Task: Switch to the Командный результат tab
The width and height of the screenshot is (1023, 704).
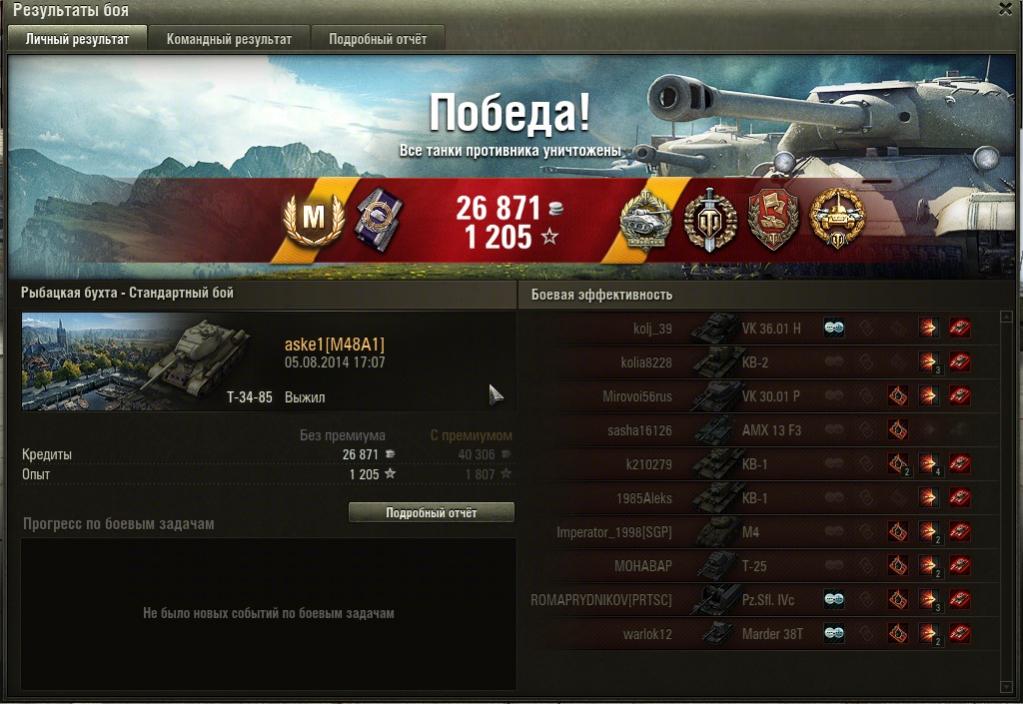Action: [229, 39]
